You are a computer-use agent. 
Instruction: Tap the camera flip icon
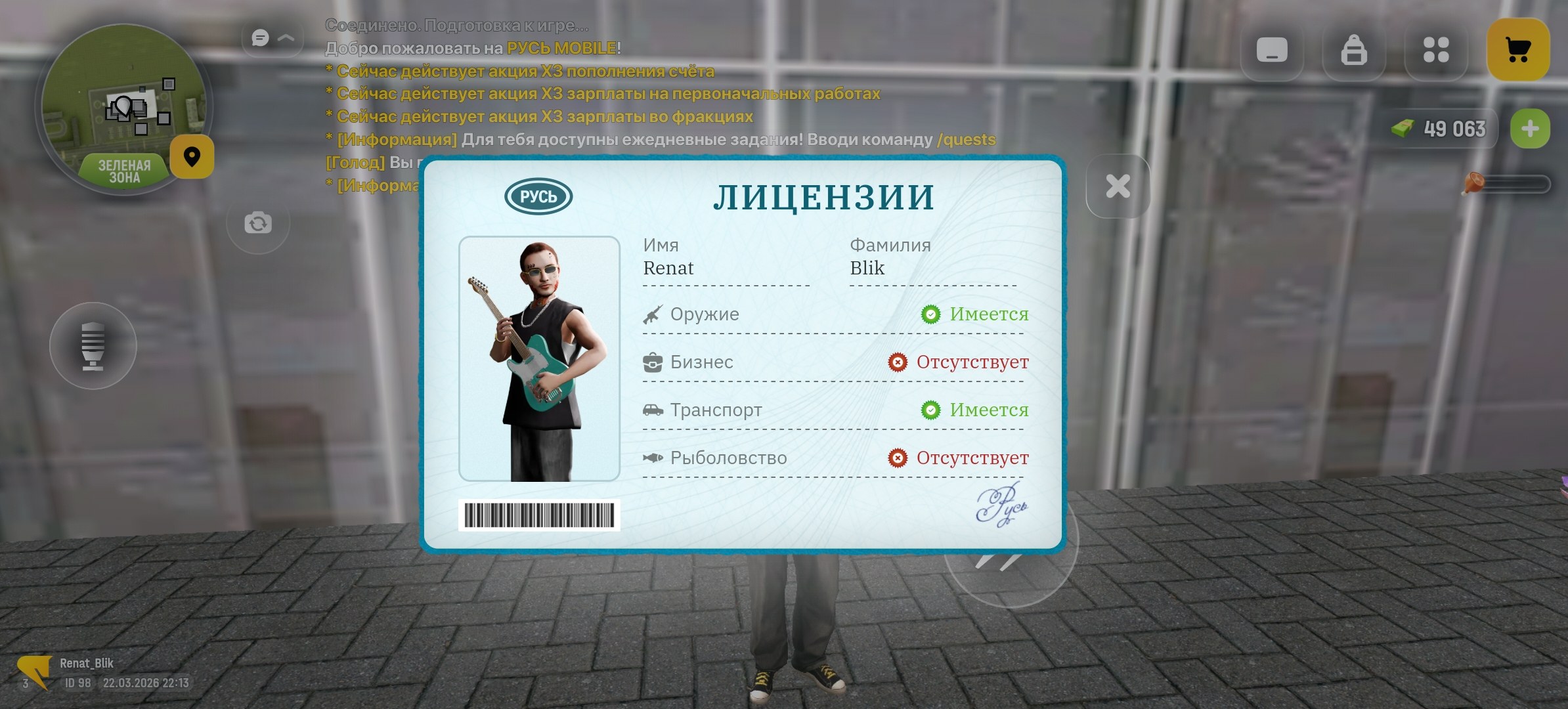[x=258, y=223]
